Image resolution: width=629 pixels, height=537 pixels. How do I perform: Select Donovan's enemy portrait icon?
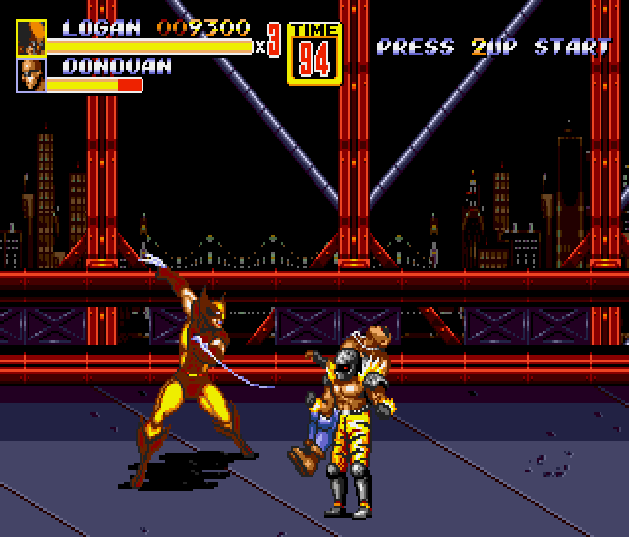coord(31,75)
